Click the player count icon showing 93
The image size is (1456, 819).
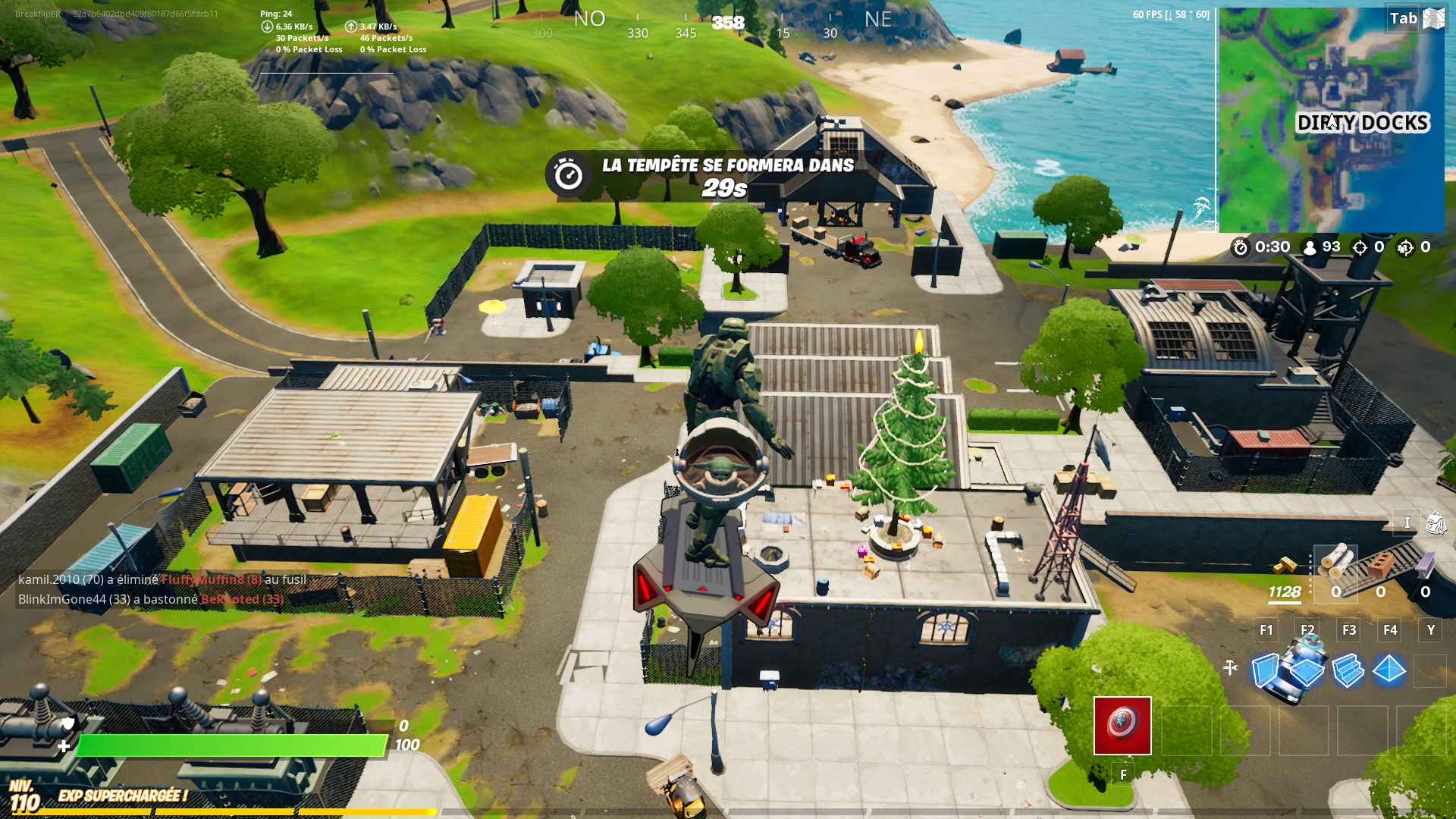(1310, 248)
